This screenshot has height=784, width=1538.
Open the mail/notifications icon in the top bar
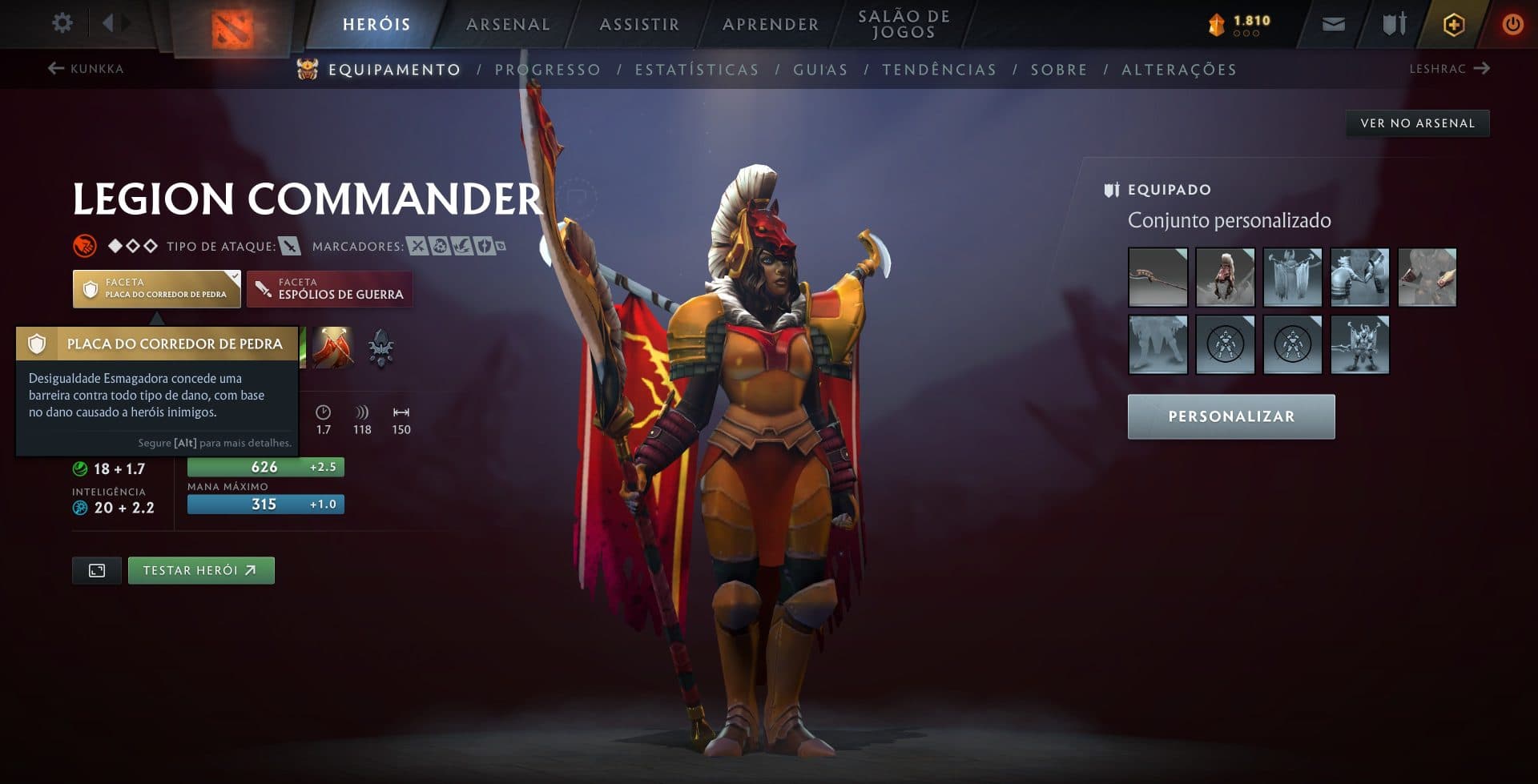tap(1333, 23)
